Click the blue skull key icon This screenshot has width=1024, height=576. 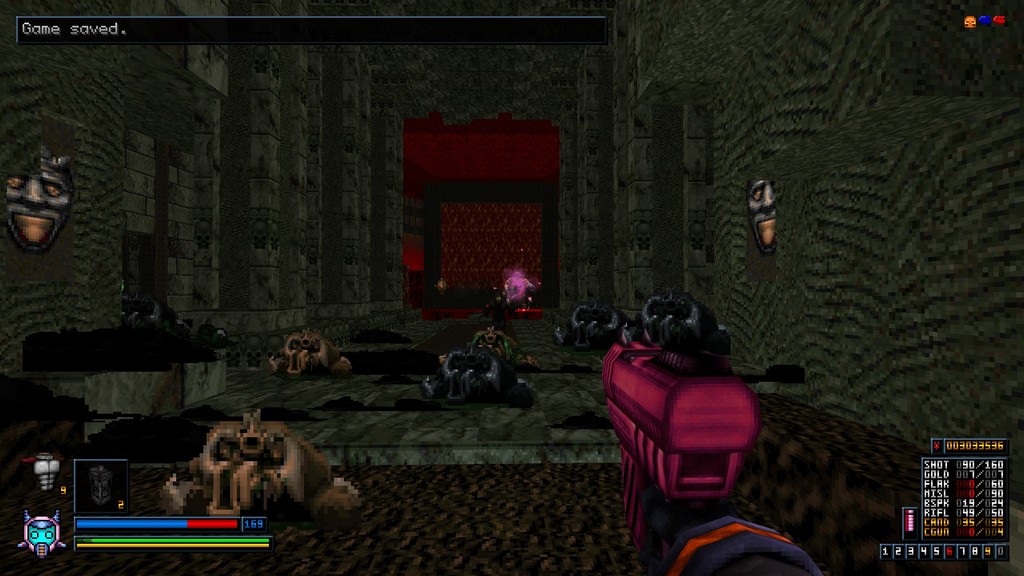(983, 21)
